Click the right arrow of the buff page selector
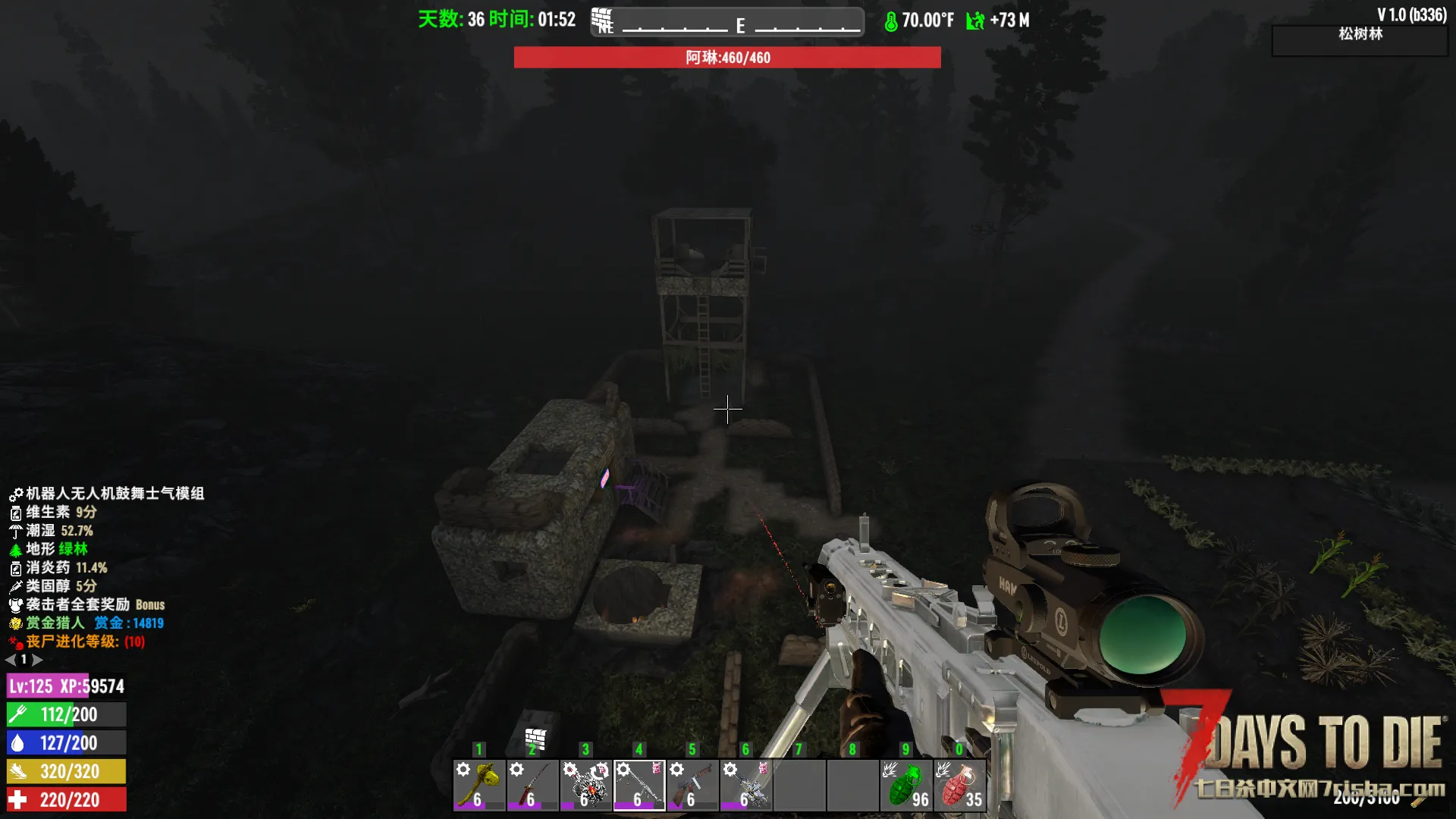This screenshot has height=819, width=1456. 37,660
